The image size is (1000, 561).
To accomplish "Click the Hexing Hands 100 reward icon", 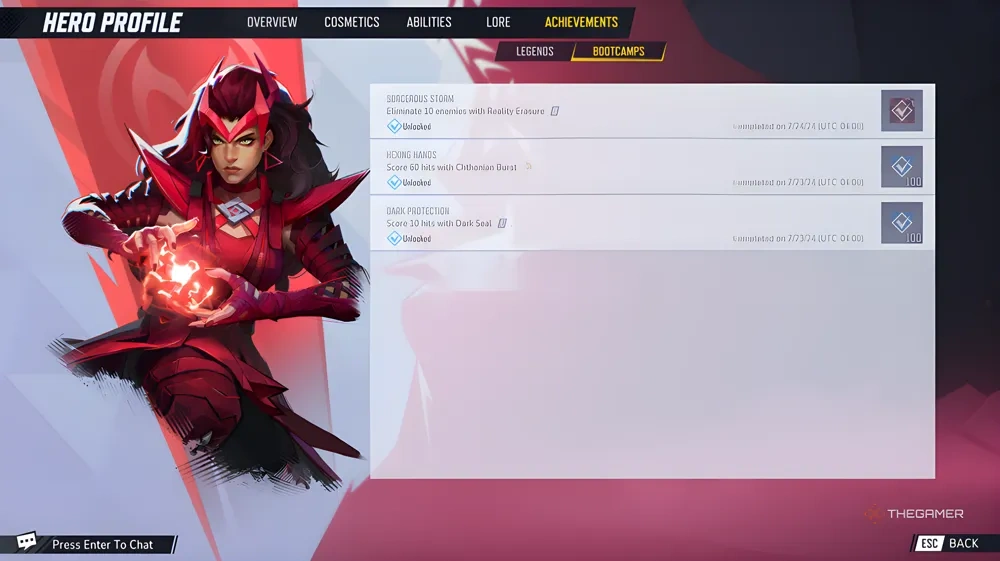I will 902,167.
